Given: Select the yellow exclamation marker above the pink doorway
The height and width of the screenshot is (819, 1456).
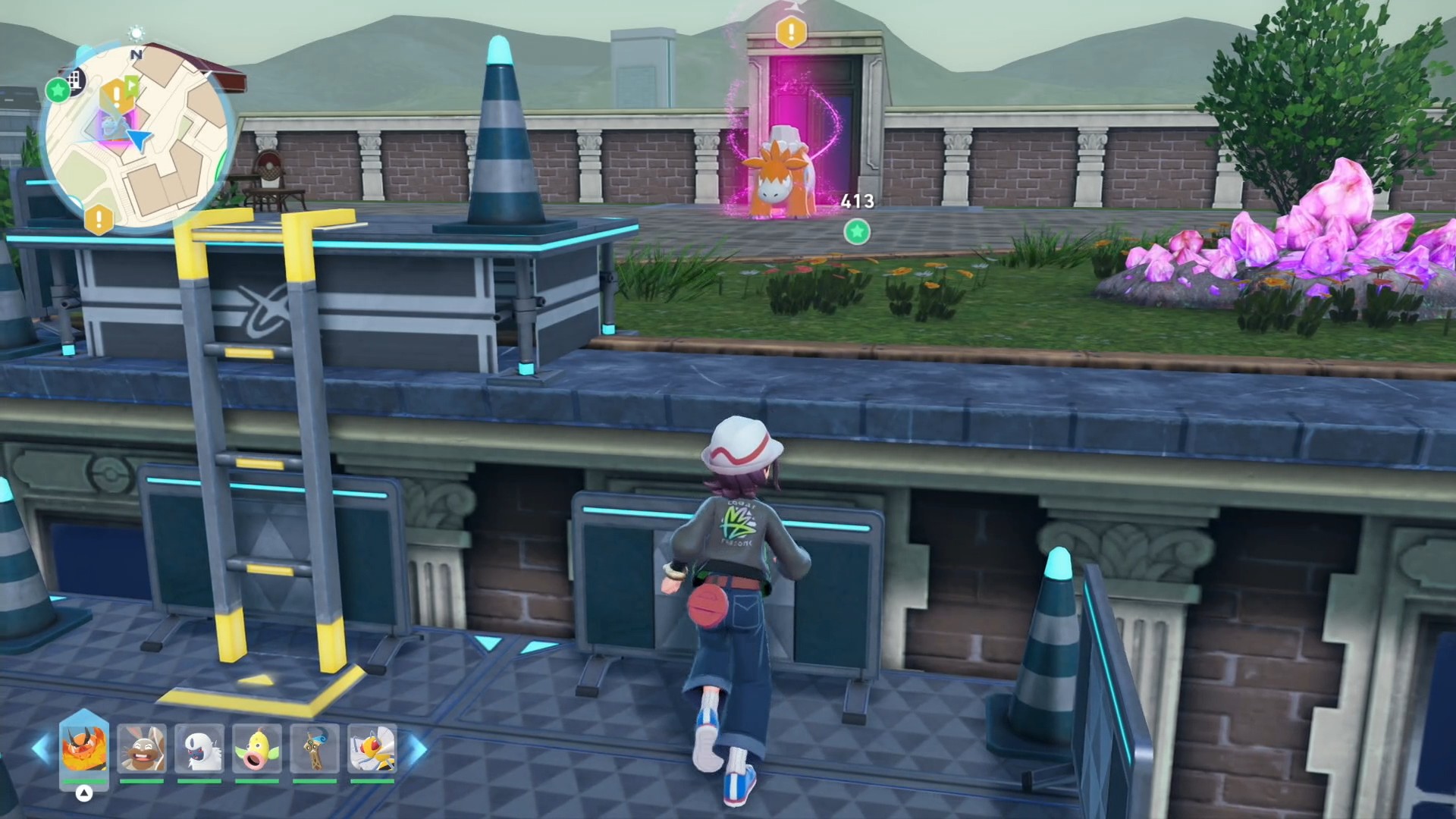Looking at the screenshot, I should [791, 32].
